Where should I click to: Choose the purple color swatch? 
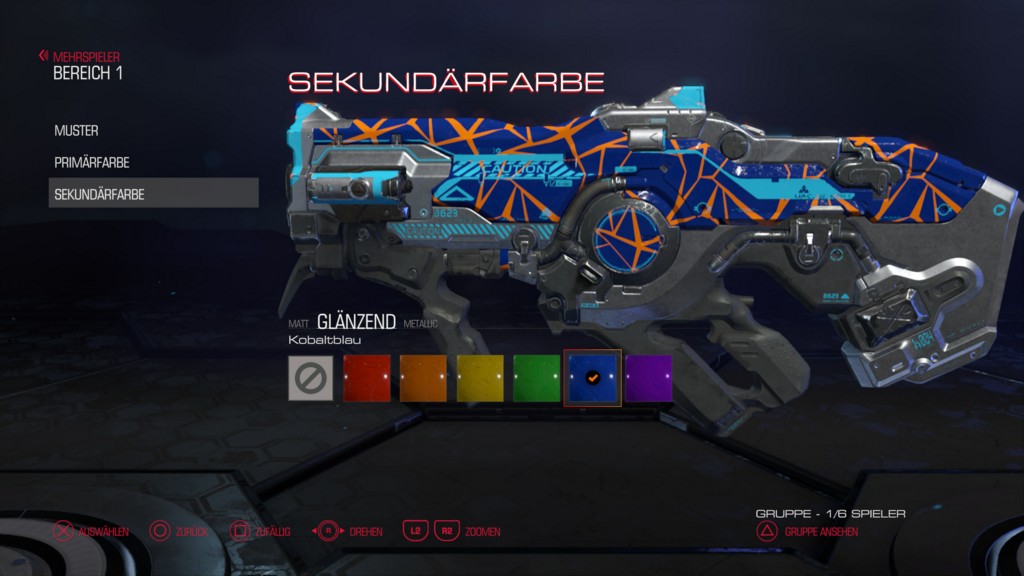[649, 378]
